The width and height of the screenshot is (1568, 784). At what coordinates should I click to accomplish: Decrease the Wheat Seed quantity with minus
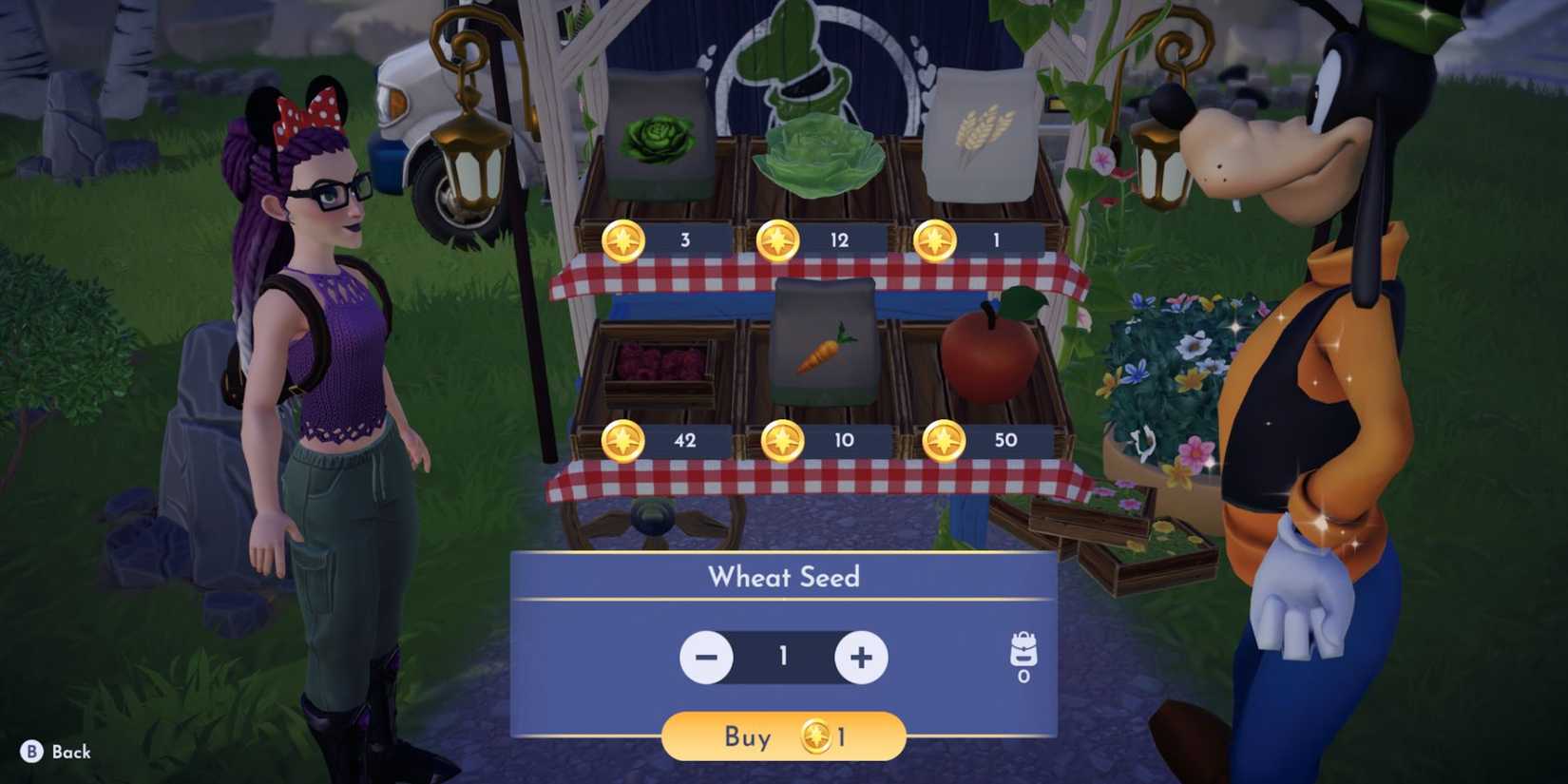point(707,657)
